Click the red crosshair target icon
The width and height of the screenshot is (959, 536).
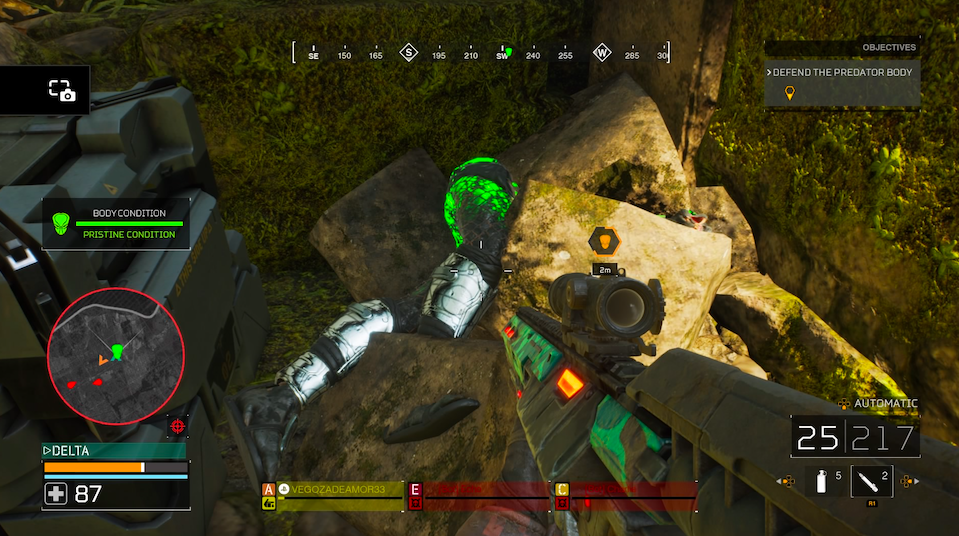coord(178,426)
